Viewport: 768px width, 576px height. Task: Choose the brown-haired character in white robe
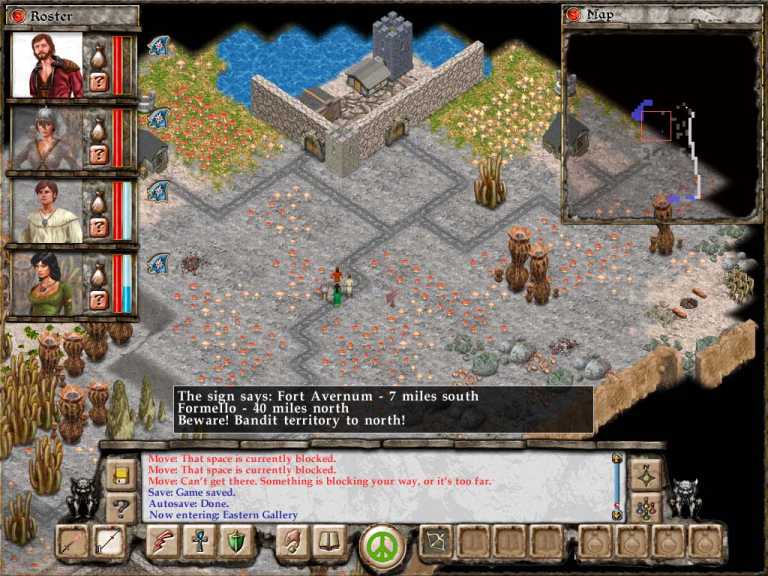click(x=47, y=211)
